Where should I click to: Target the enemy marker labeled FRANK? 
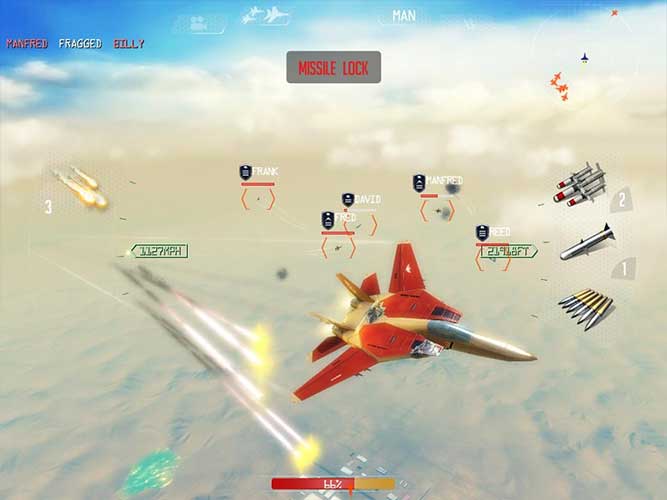click(258, 197)
